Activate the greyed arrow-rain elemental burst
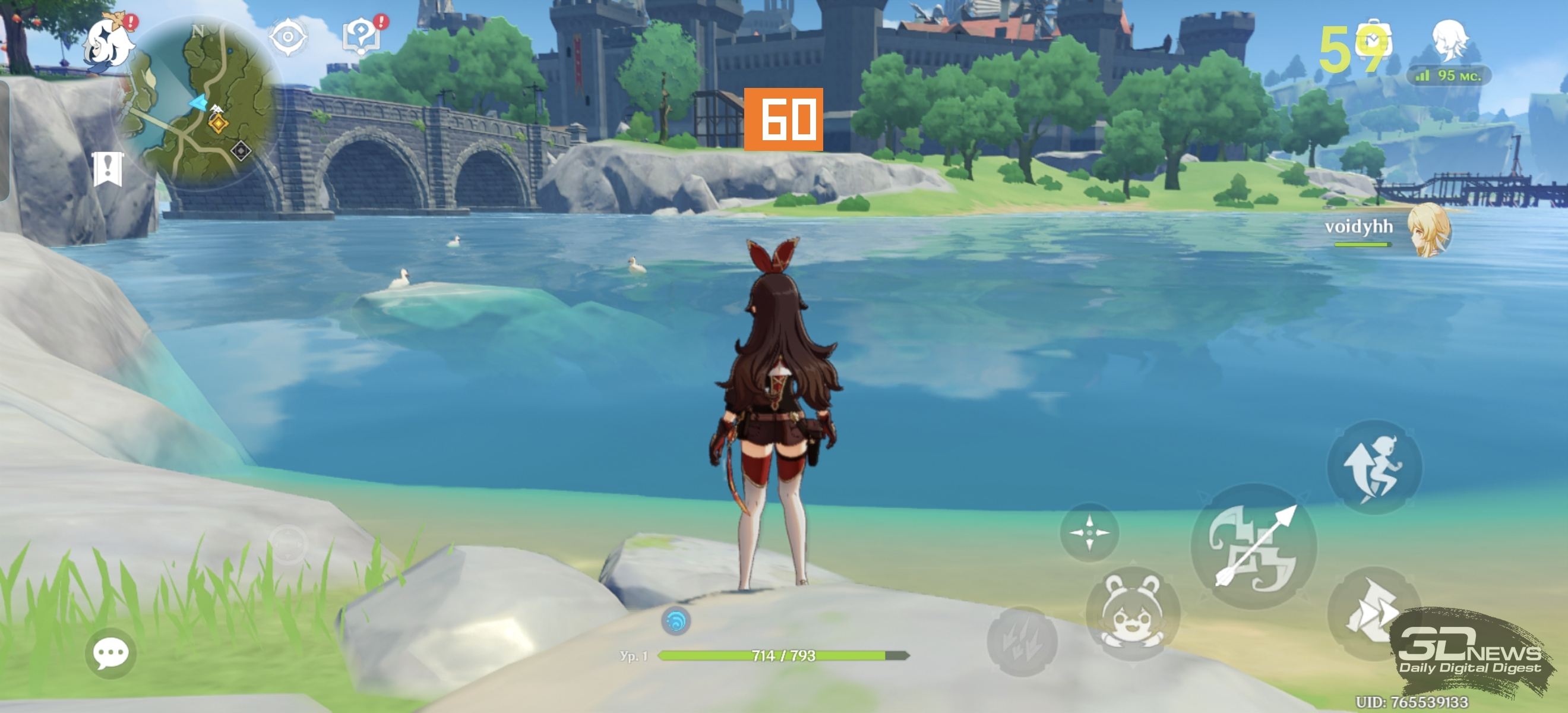The width and height of the screenshot is (1568, 713). [1022, 641]
